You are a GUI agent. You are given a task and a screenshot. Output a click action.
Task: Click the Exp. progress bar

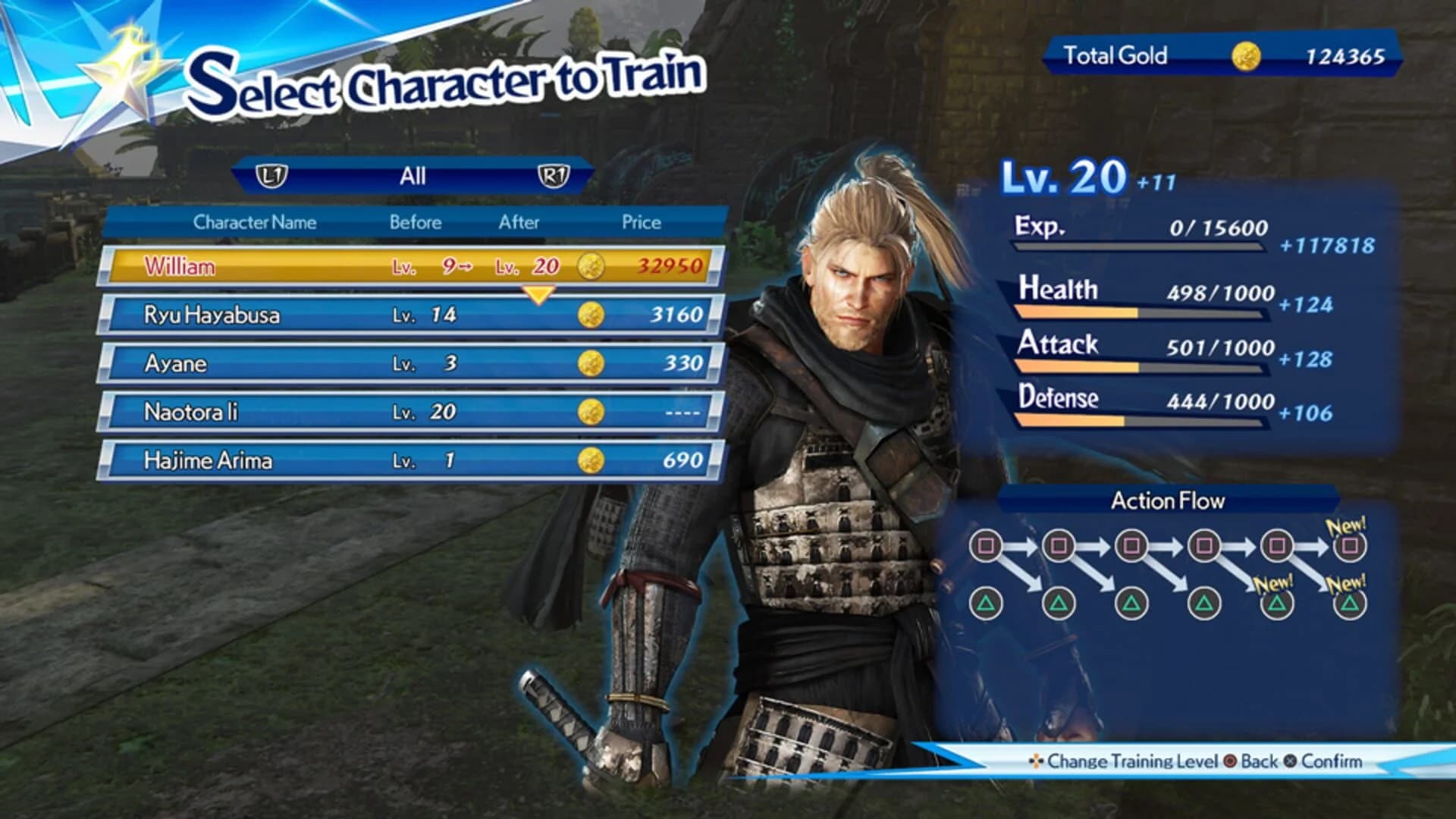1137,246
